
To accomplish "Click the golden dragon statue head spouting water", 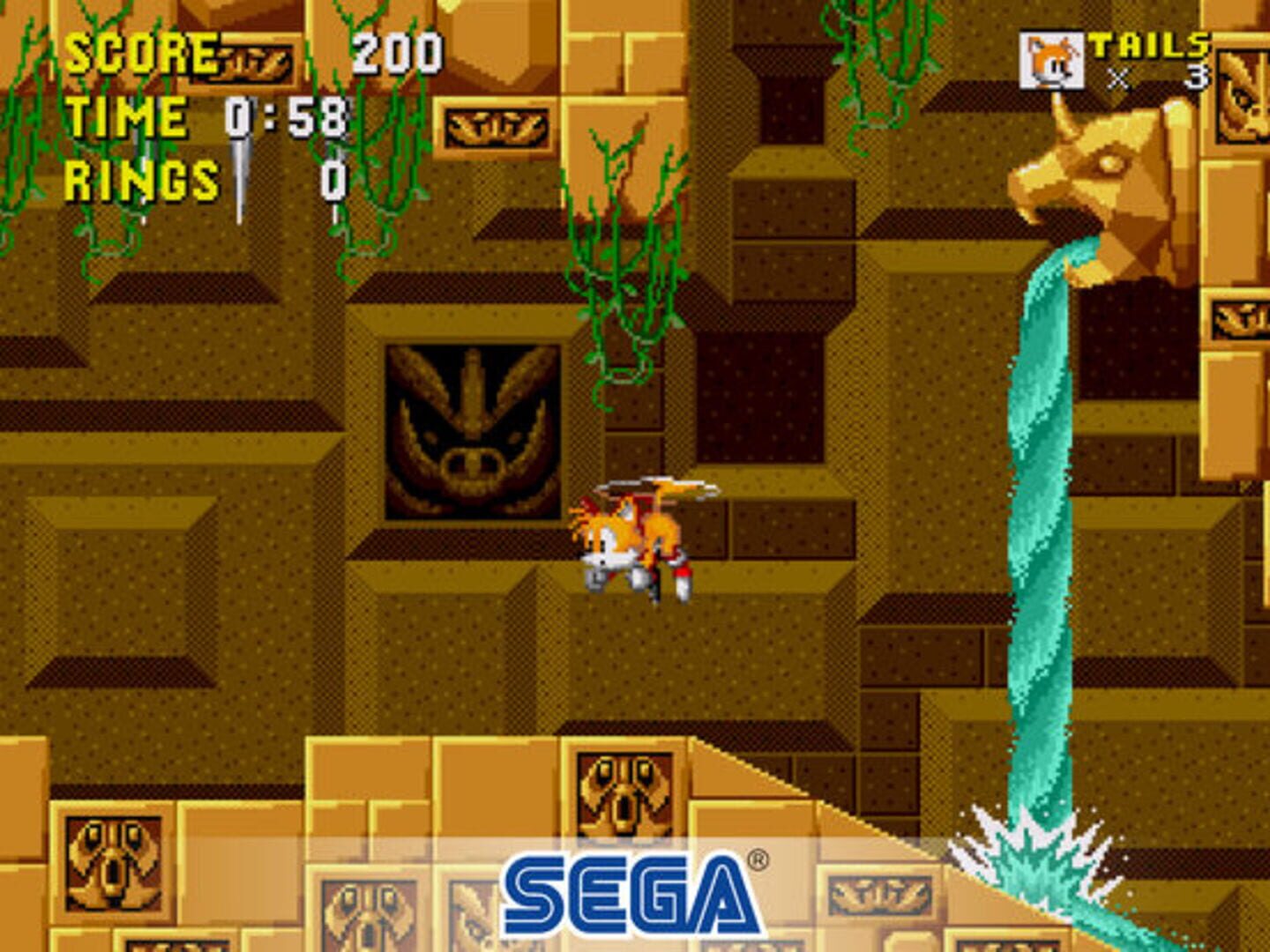I will coord(1102,176).
